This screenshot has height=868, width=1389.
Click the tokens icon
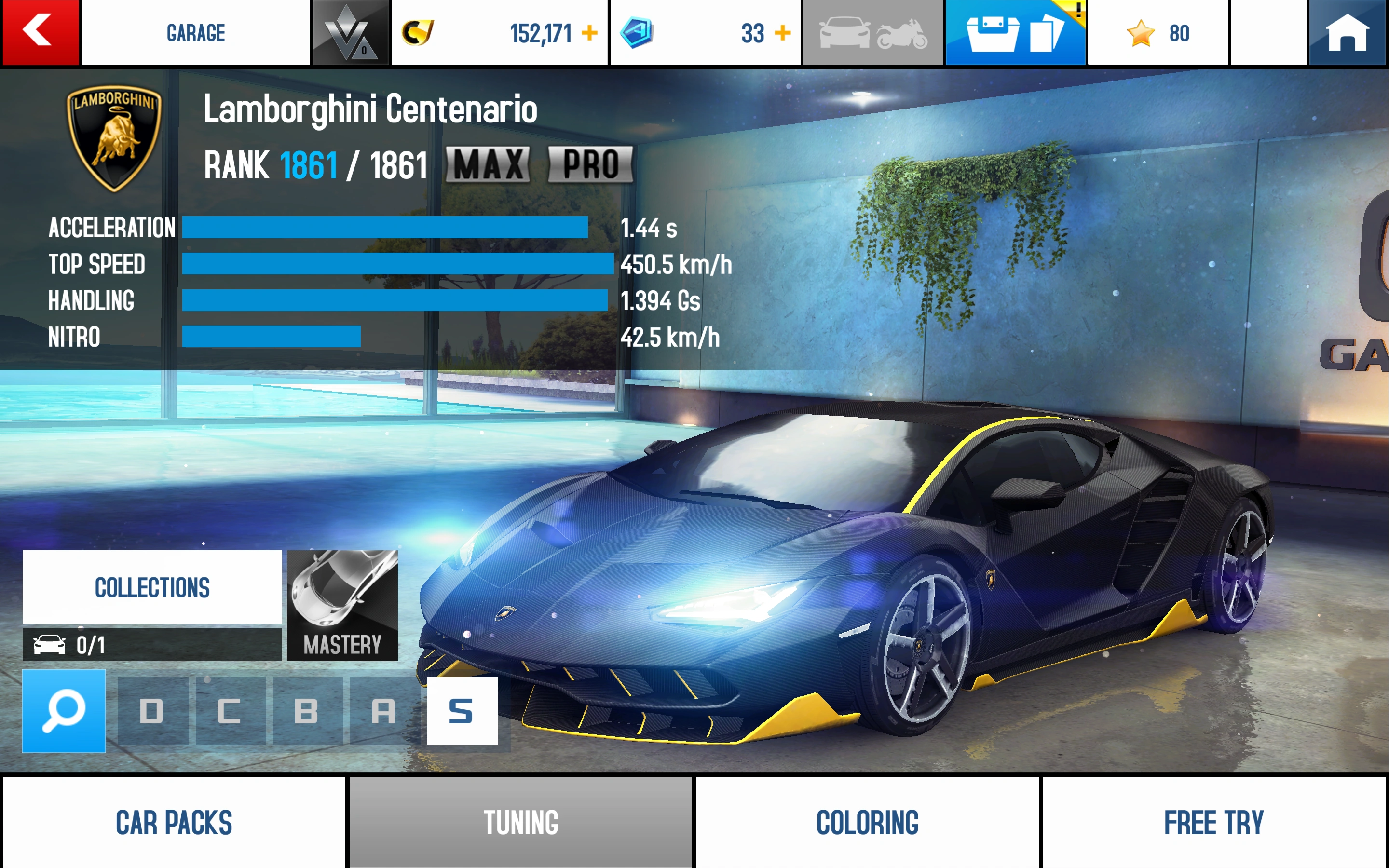pos(637,33)
